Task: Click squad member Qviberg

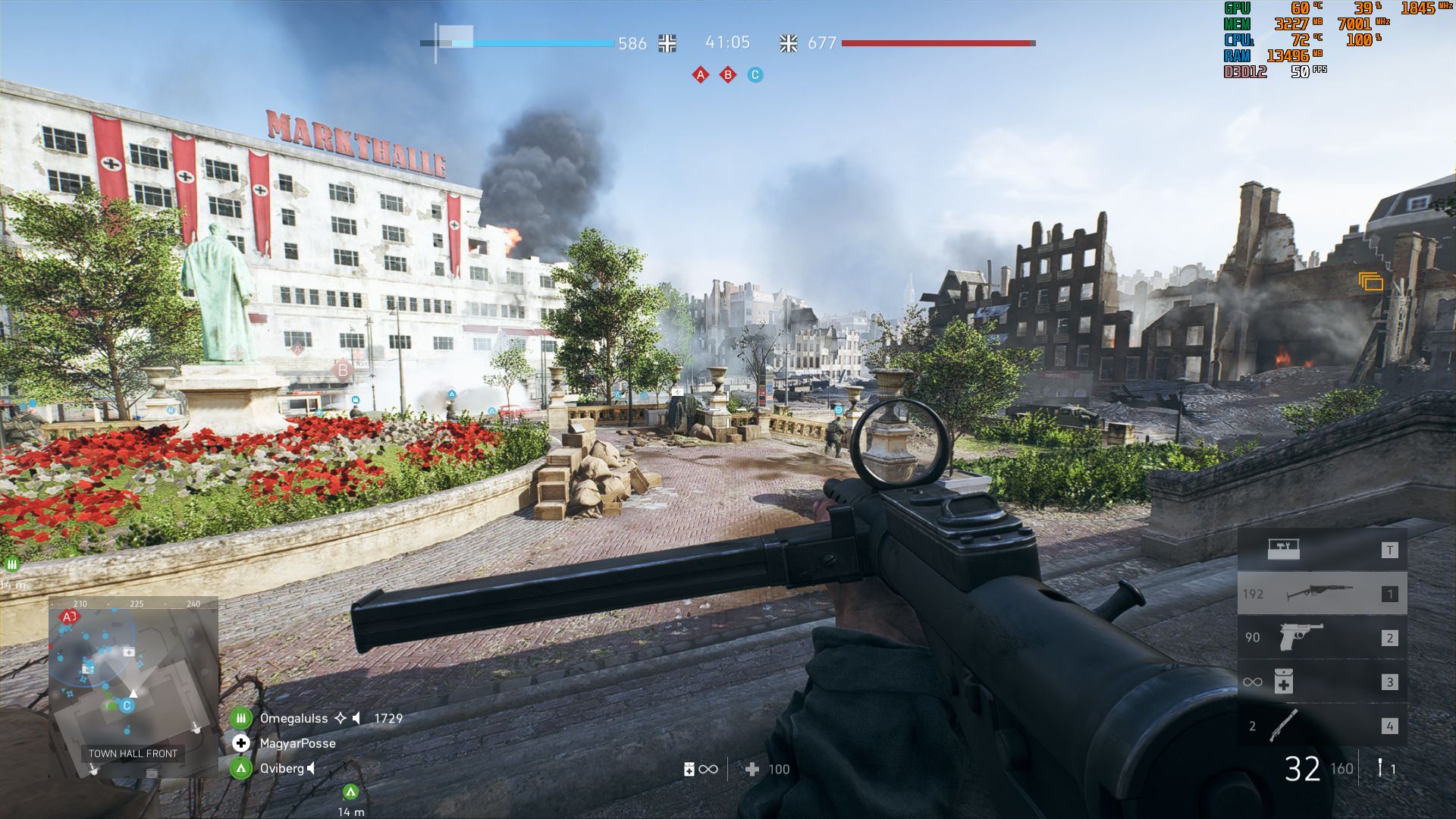Action: pyautogui.click(x=281, y=768)
